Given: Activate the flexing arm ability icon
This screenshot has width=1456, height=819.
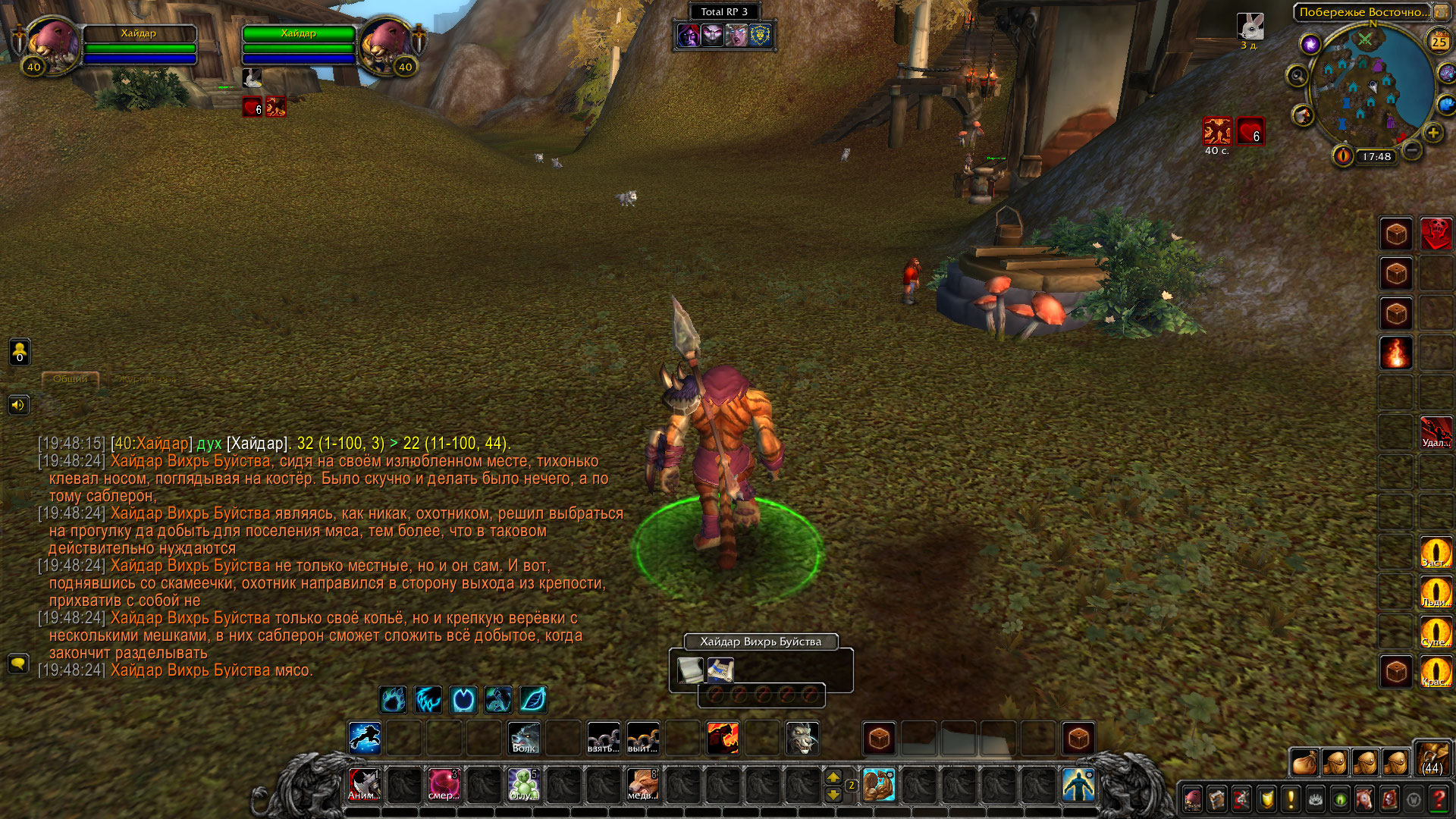Looking at the screenshot, I should point(879,785).
